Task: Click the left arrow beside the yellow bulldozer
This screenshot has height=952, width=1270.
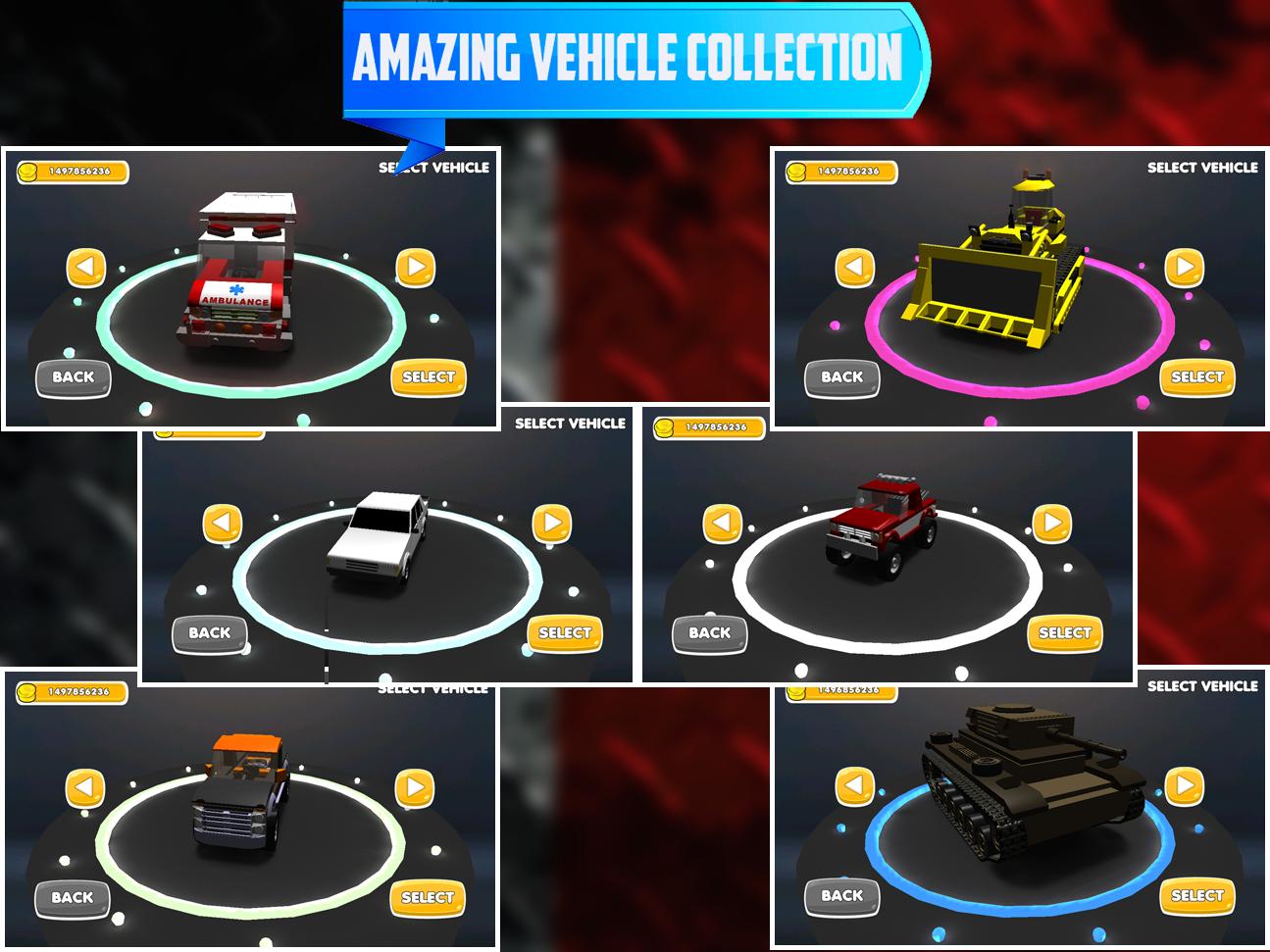Action: coord(854,265)
